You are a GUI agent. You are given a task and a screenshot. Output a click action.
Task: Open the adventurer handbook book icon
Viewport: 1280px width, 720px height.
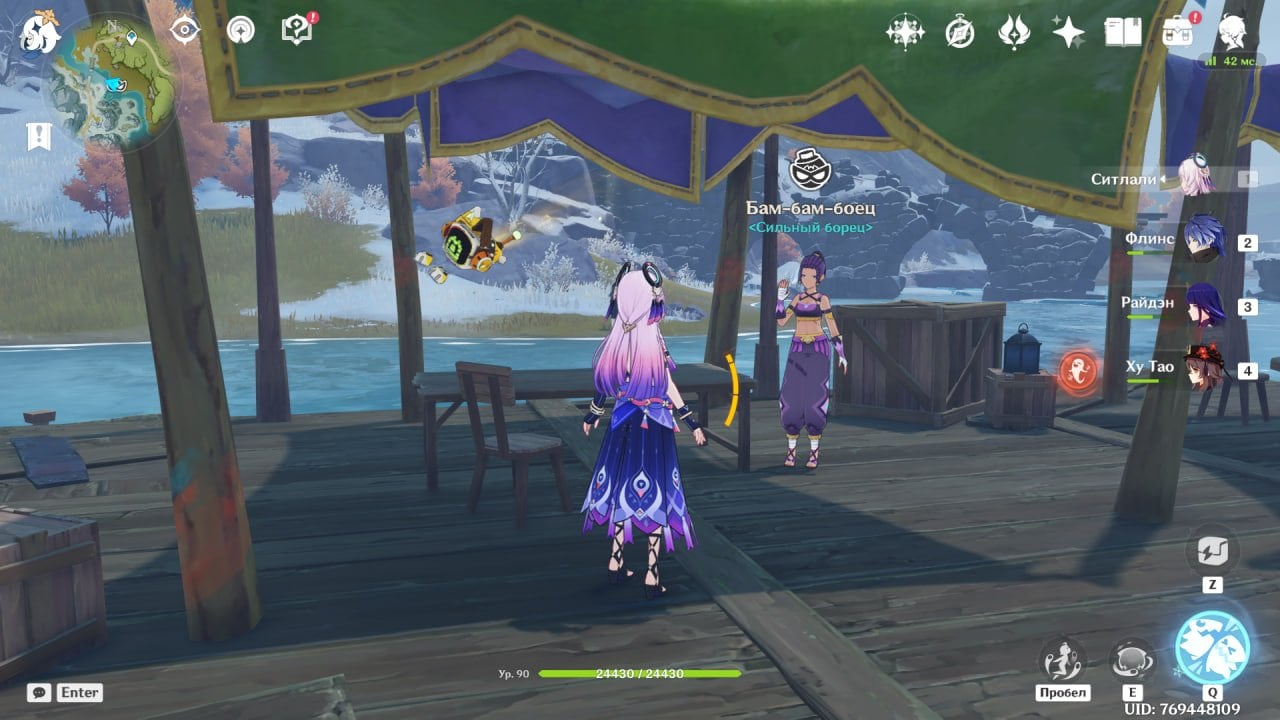(x=1122, y=32)
